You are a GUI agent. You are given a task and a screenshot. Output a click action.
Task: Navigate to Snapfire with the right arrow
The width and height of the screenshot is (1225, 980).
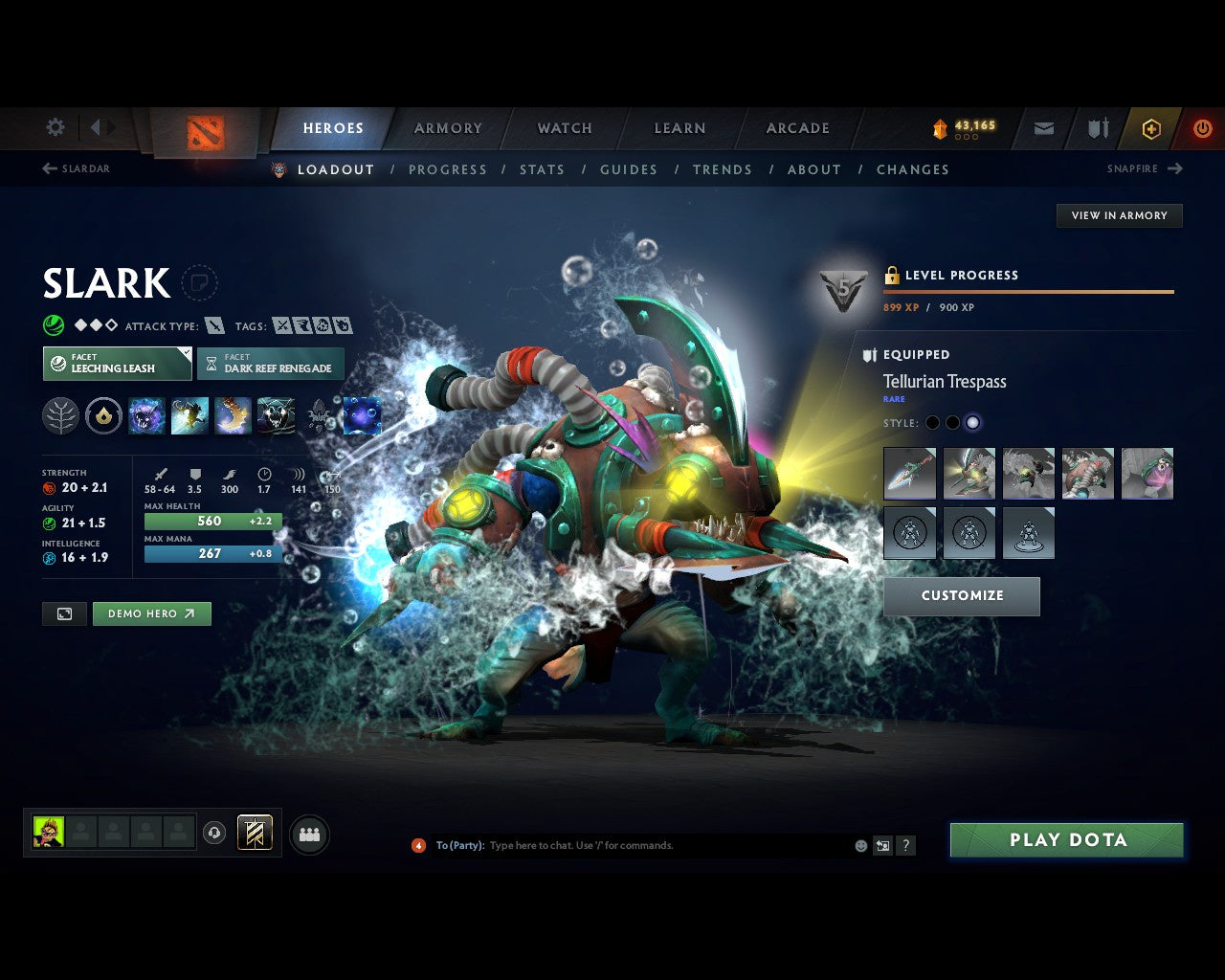[x=1176, y=168]
